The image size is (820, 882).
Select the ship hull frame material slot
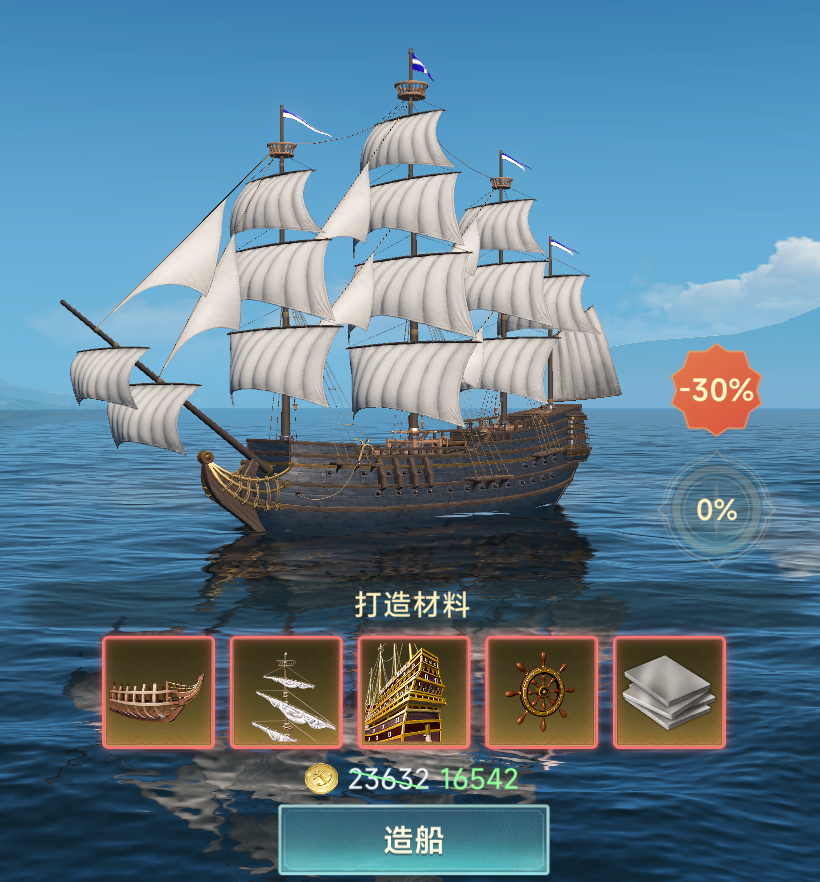click(x=158, y=692)
